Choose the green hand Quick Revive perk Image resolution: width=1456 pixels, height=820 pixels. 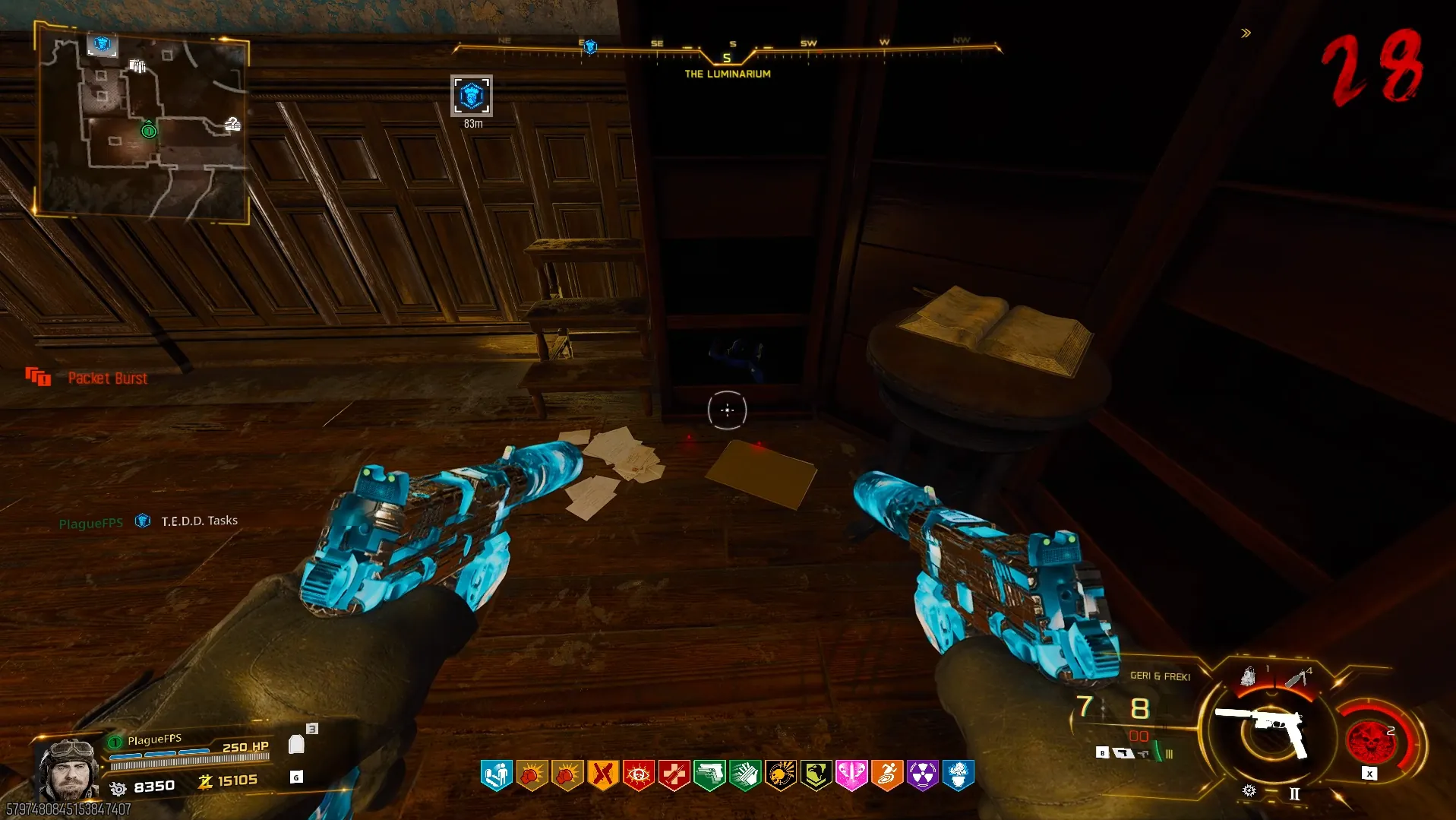tap(745, 775)
